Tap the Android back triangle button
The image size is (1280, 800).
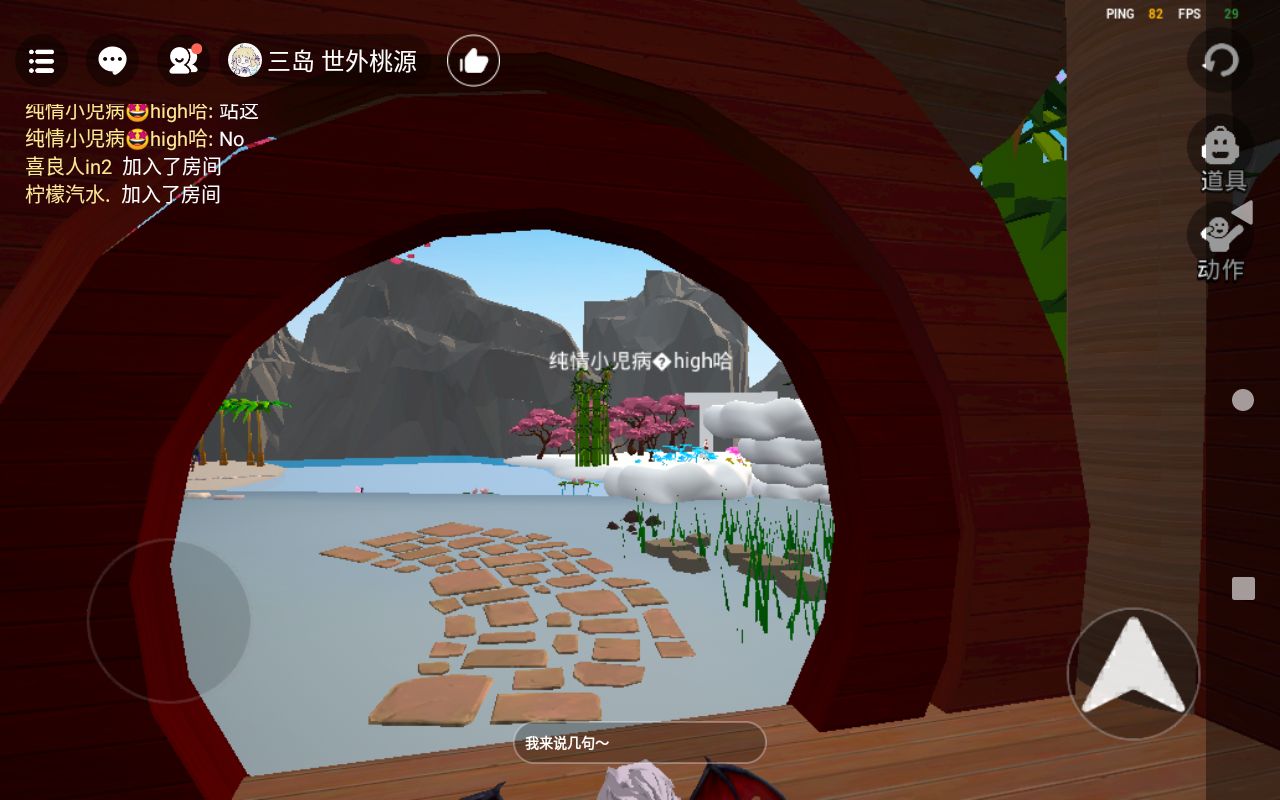(1243, 212)
